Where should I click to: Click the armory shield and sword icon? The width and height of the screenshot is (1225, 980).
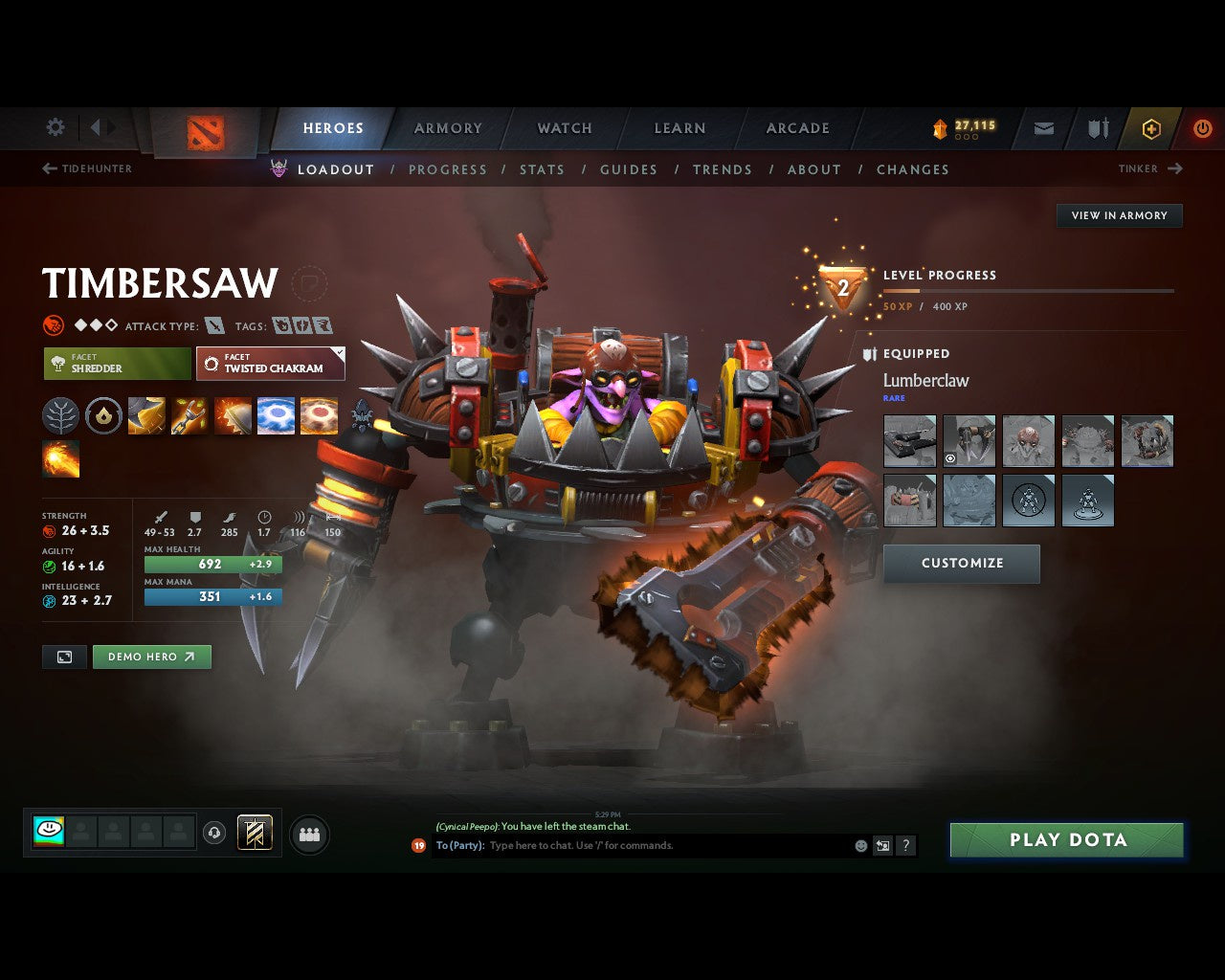[x=1097, y=128]
